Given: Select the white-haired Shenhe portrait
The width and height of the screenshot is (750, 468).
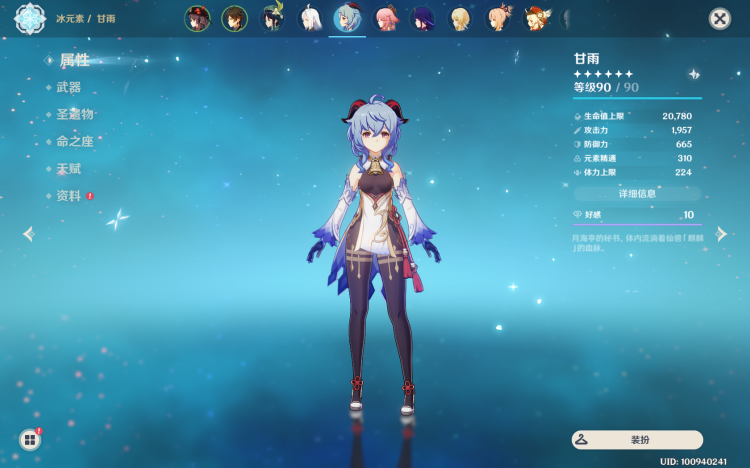Looking at the screenshot, I should [x=310, y=19].
